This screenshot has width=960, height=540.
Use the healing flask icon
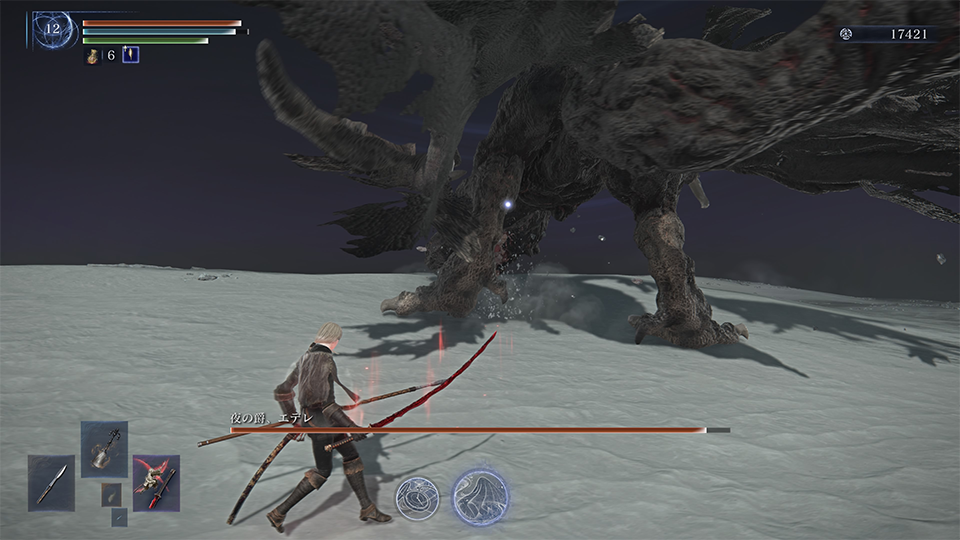click(x=94, y=56)
